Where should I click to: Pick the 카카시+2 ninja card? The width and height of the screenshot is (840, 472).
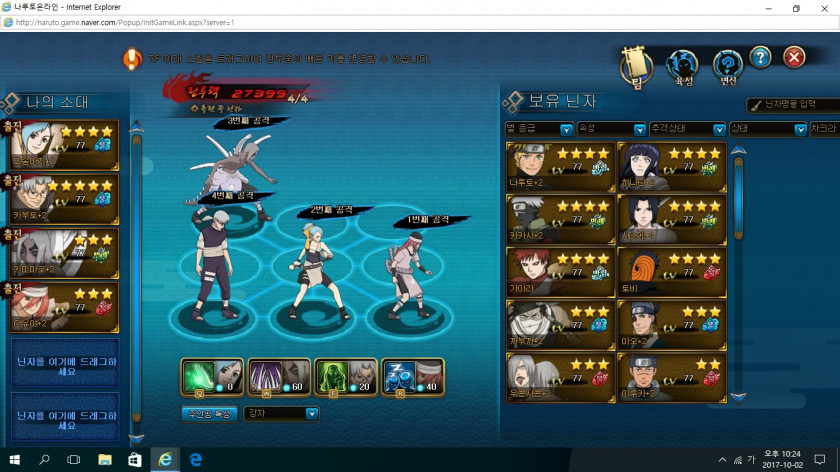click(x=560, y=219)
